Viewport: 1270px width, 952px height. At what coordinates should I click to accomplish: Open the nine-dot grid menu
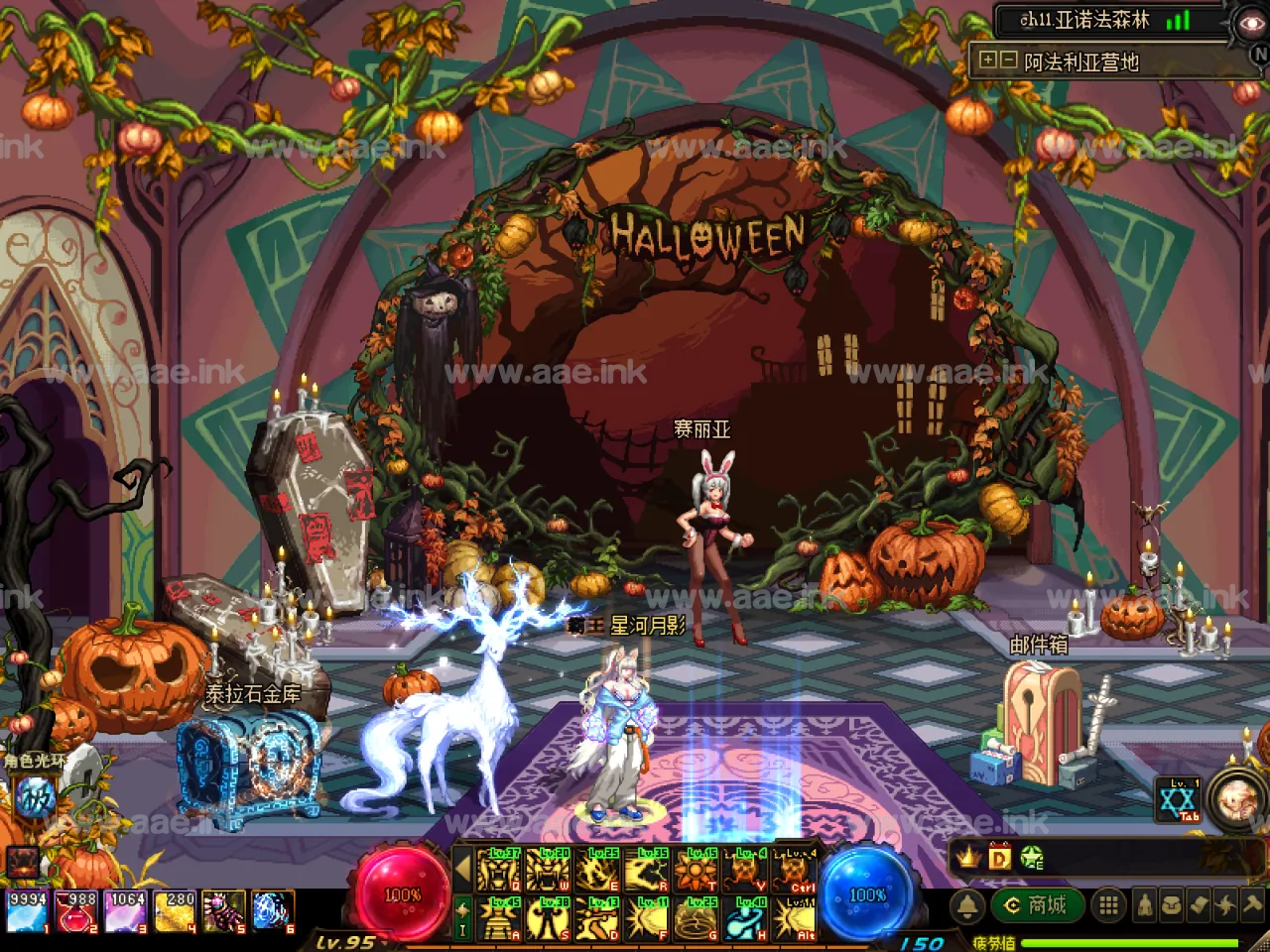click(1109, 905)
